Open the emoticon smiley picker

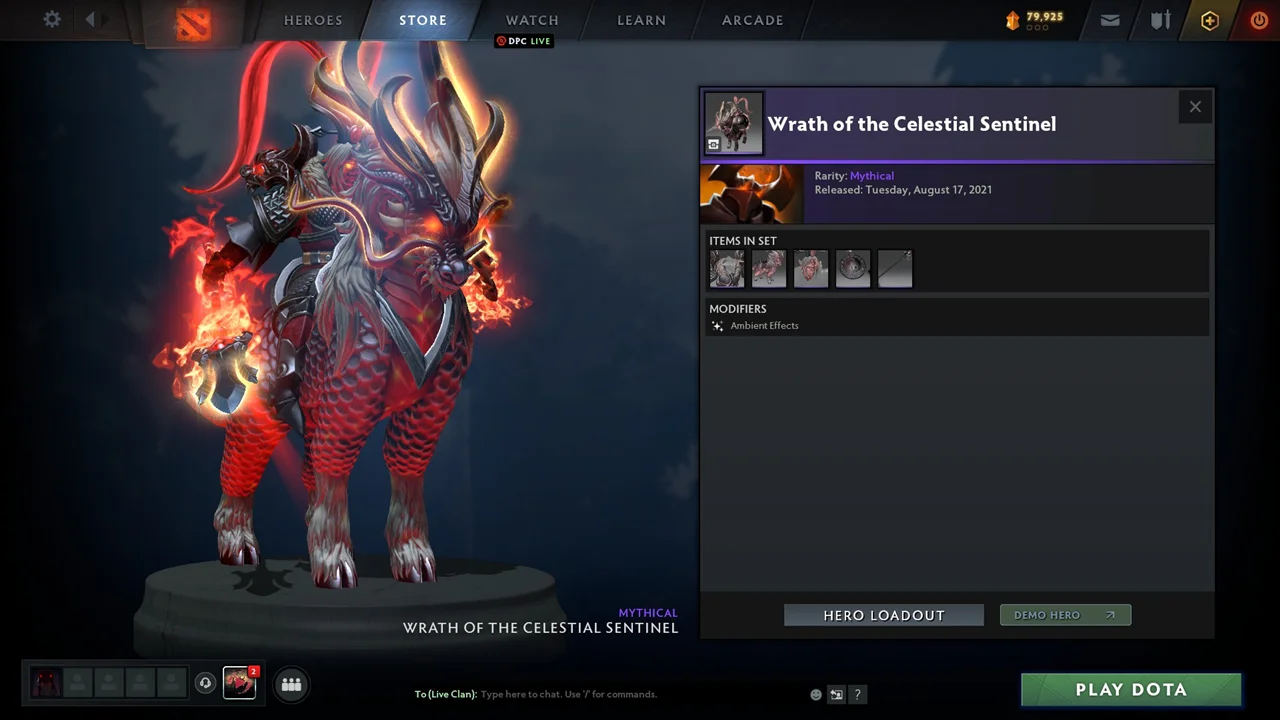[816, 694]
